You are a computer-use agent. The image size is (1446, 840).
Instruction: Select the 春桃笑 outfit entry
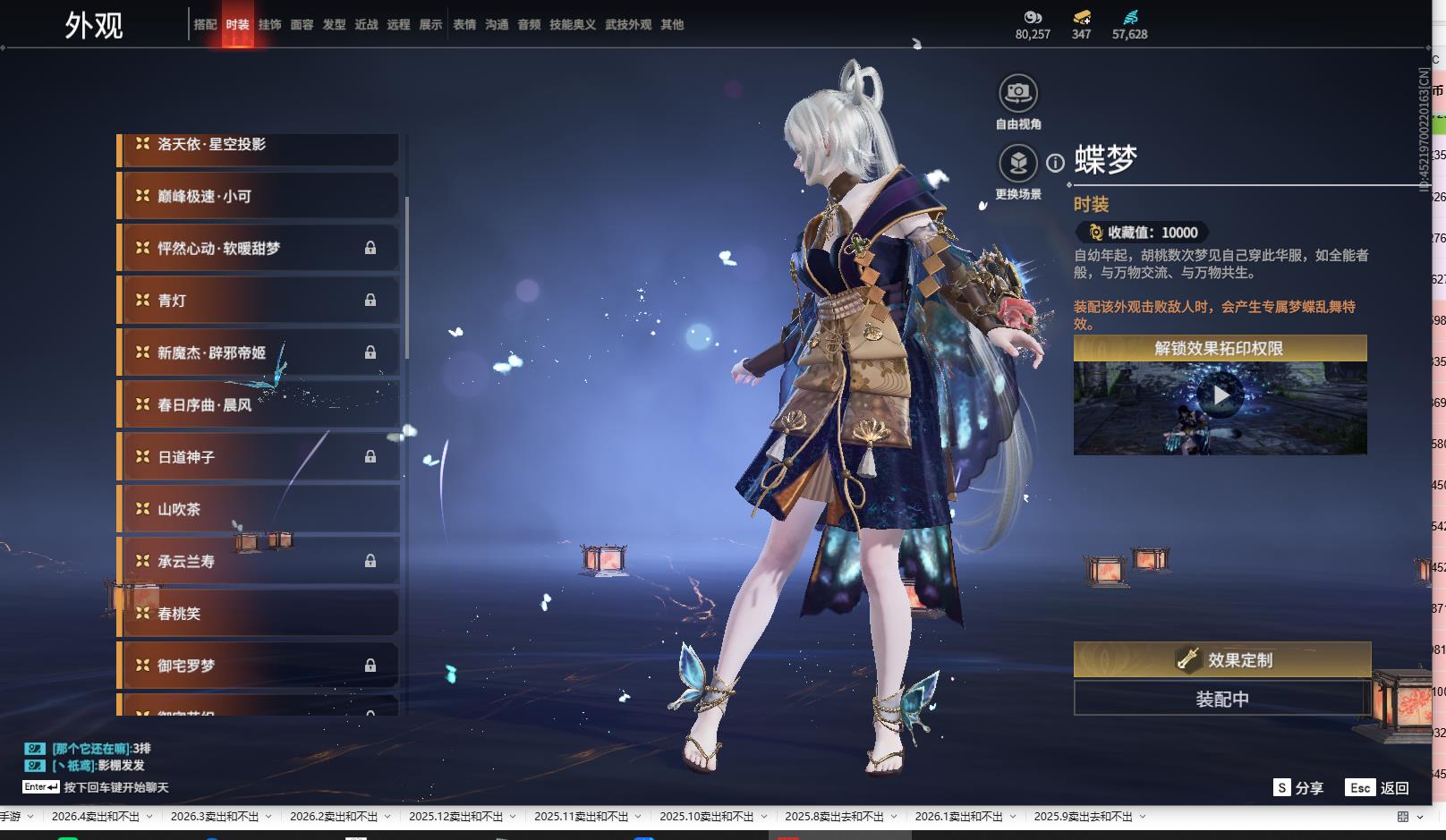click(258, 614)
